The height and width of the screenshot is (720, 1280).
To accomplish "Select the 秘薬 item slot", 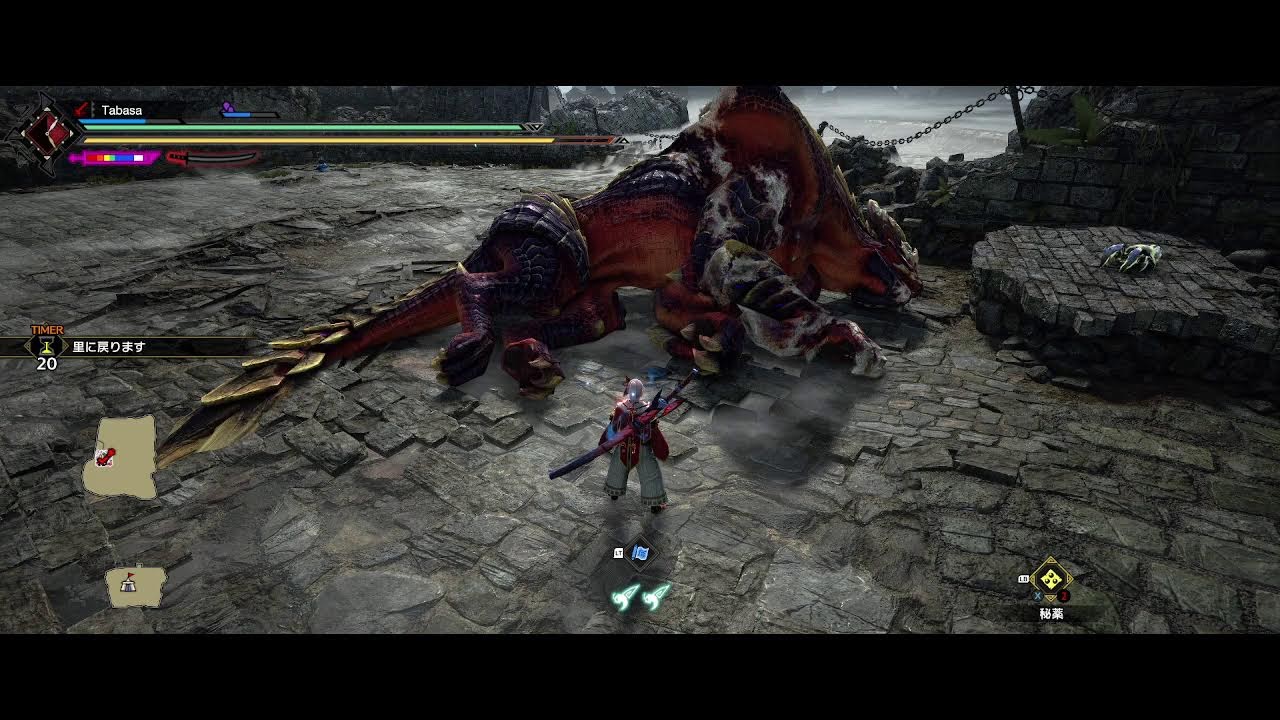I will 1051,579.
